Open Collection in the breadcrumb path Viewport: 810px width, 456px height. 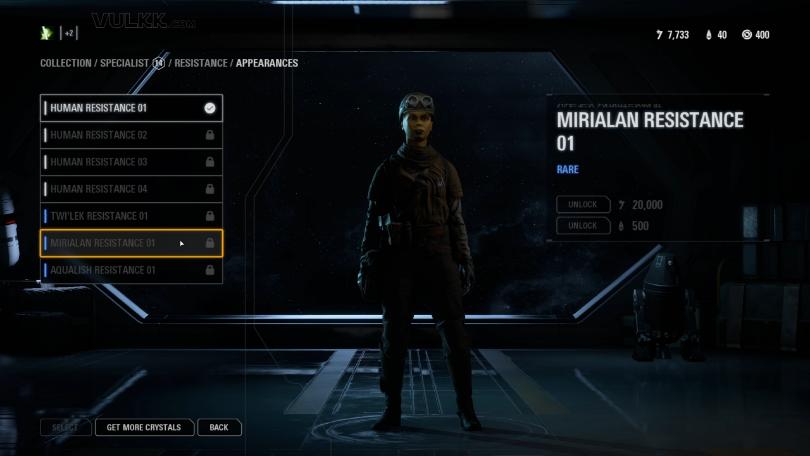pyautogui.click(x=65, y=63)
